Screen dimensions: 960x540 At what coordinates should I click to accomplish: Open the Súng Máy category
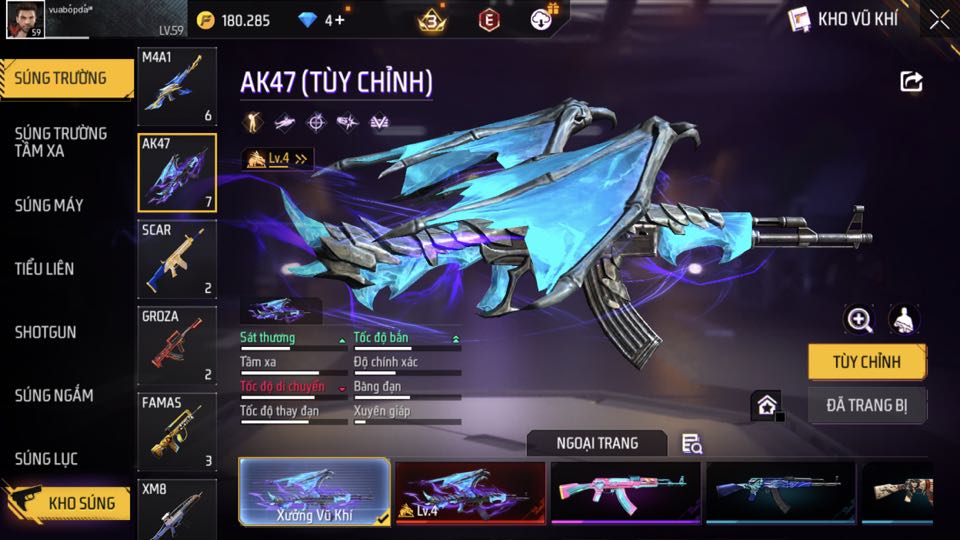click(x=49, y=206)
